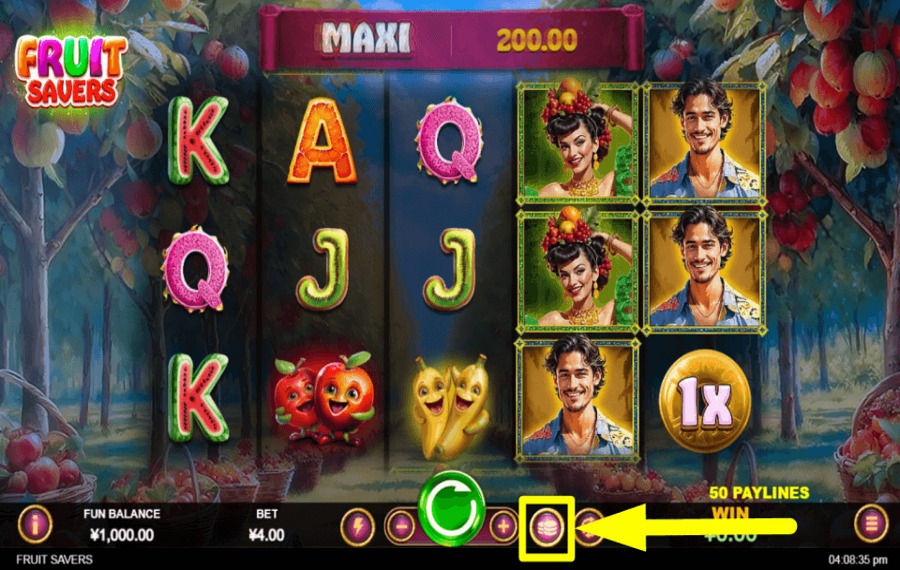The width and height of the screenshot is (900, 570).
Task: Decrease the bet with the minus button
Action: (401, 525)
